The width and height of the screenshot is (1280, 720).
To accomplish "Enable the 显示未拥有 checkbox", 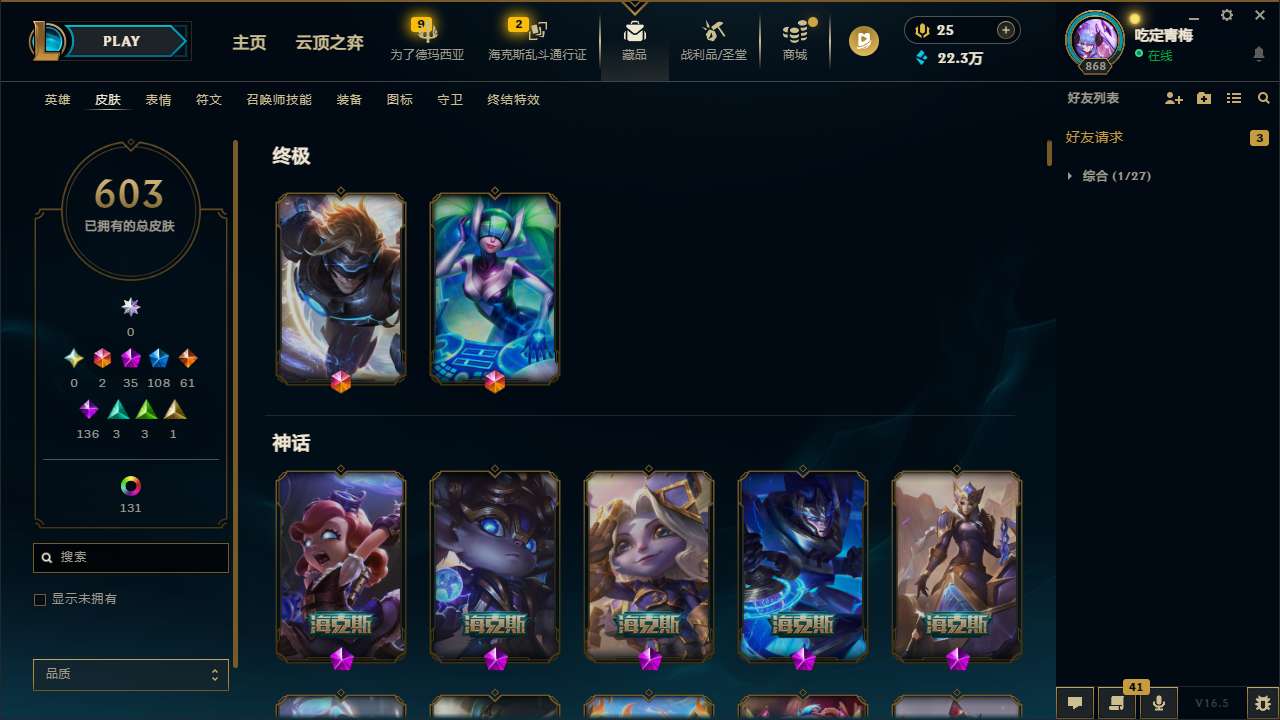I will [x=40, y=599].
